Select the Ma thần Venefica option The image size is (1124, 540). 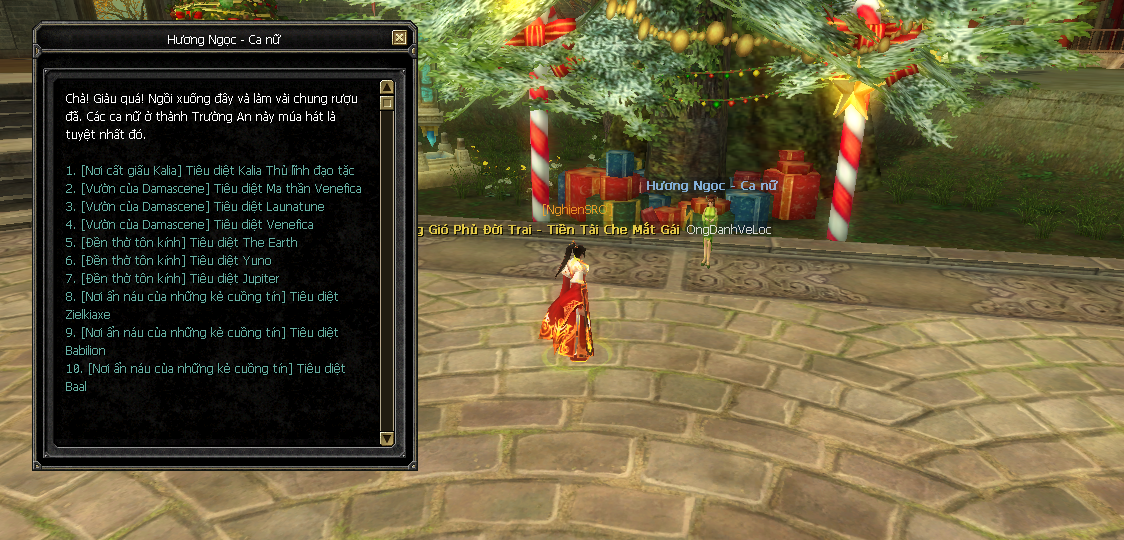(213, 189)
